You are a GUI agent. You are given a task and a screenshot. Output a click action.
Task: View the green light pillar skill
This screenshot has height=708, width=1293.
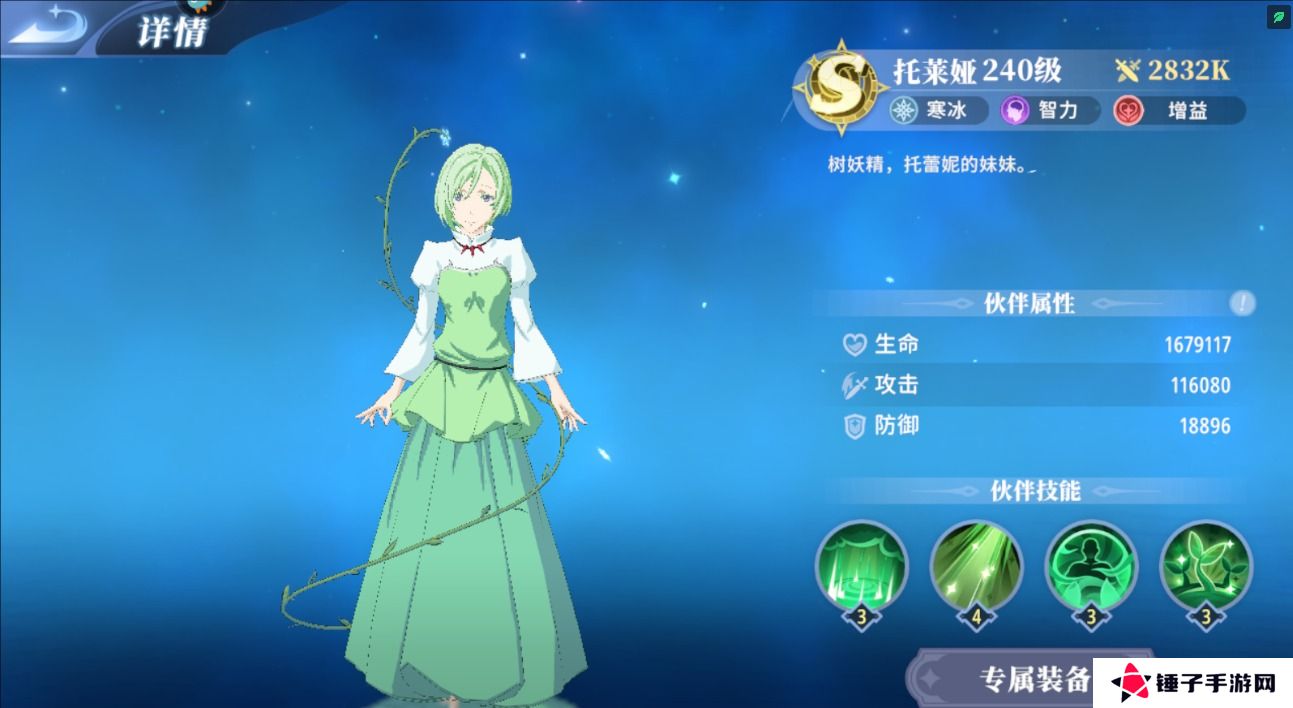(861, 566)
